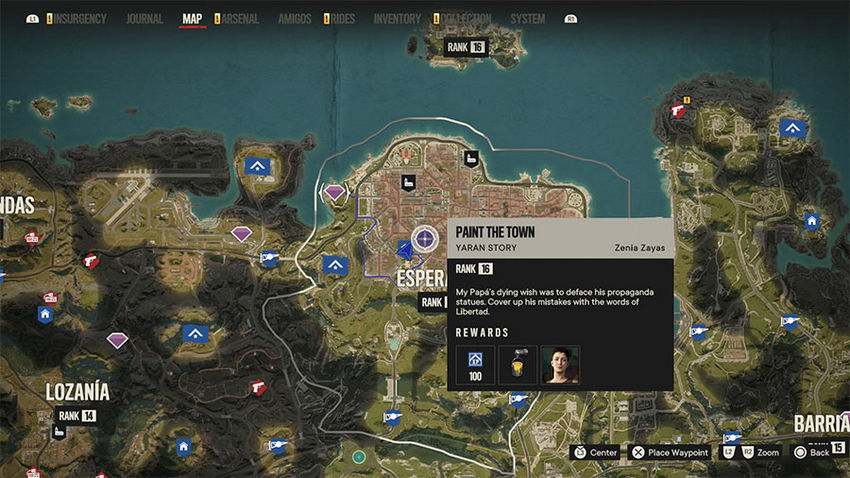The width and height of the screenshot is (850, 478).
Task: View the Zenia Zayas portrait reward
Action: pos(561,365)
